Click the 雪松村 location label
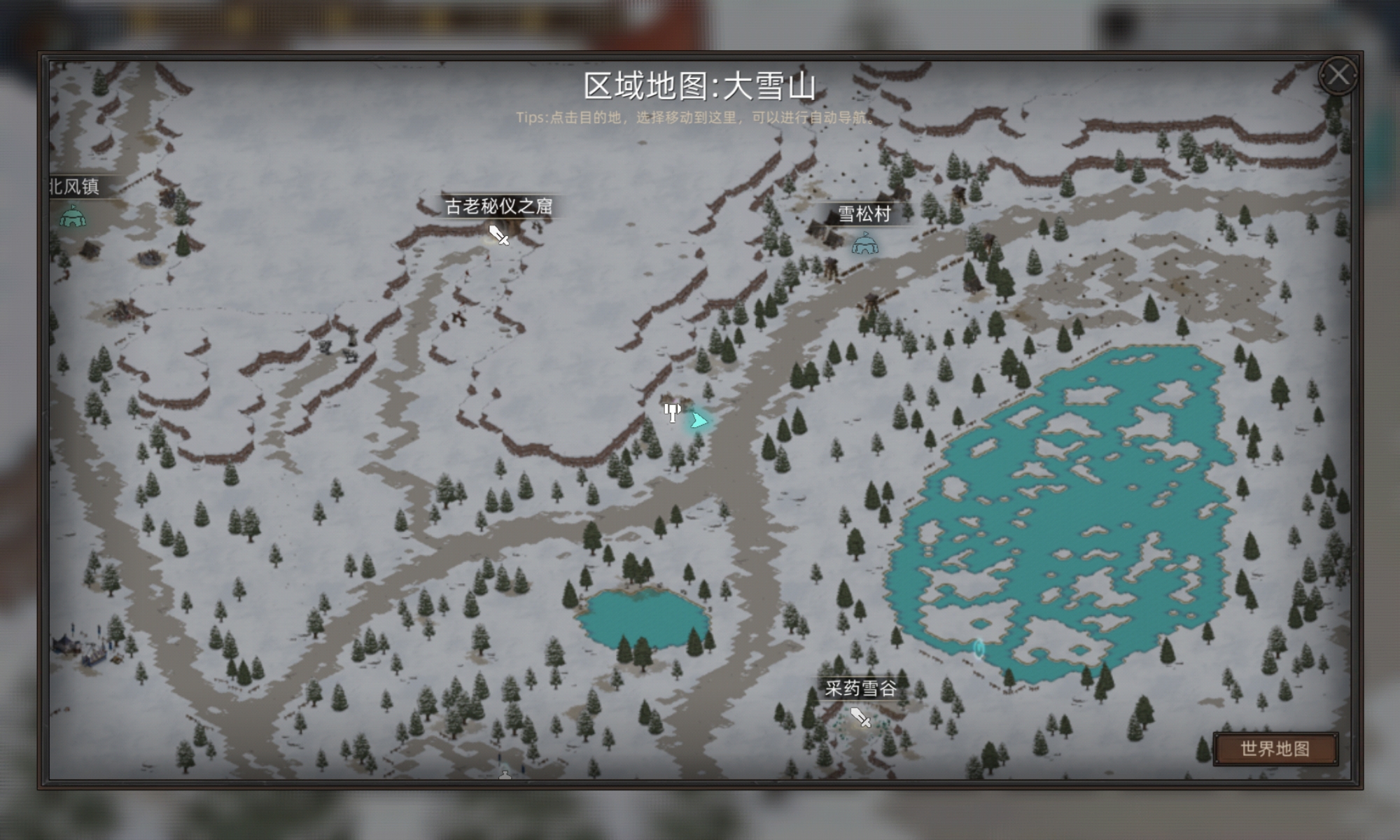 pos(866,215)
